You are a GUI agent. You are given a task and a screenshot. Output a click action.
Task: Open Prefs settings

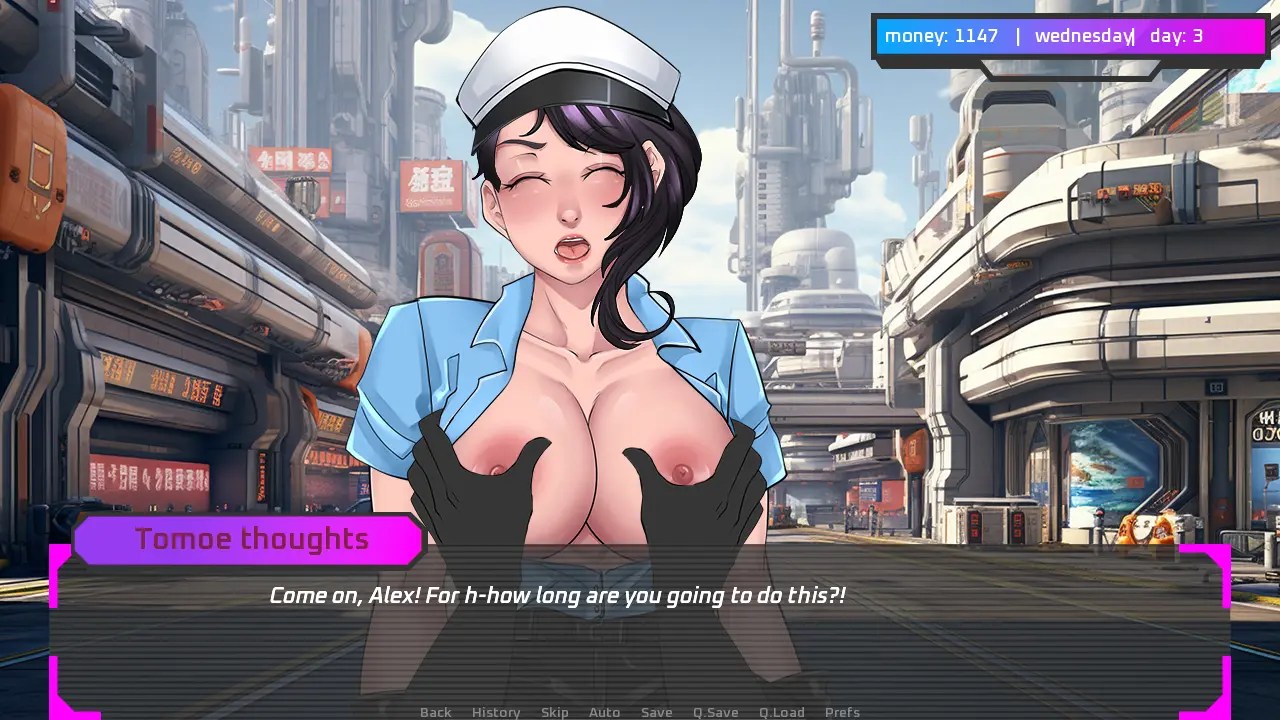point(842,712)
